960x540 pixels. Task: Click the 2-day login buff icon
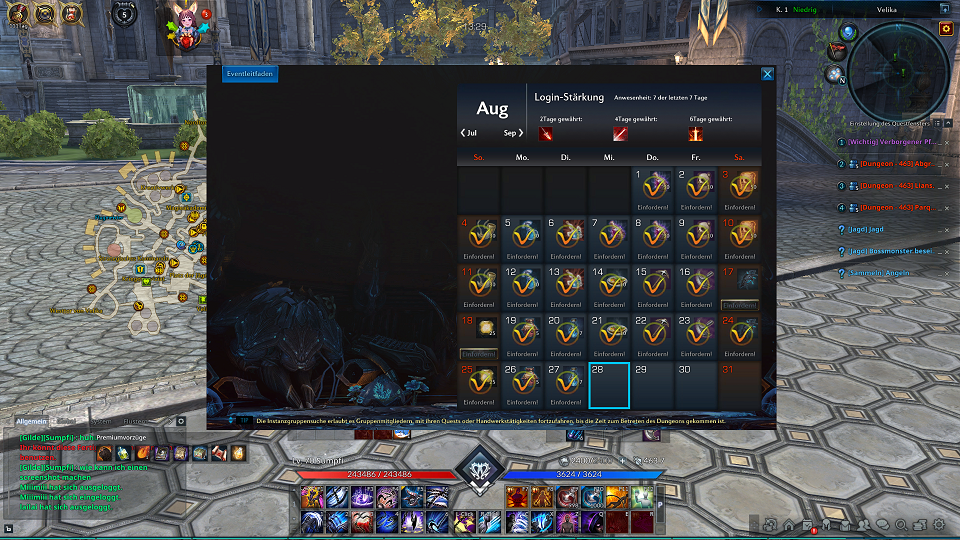(546, 134)
